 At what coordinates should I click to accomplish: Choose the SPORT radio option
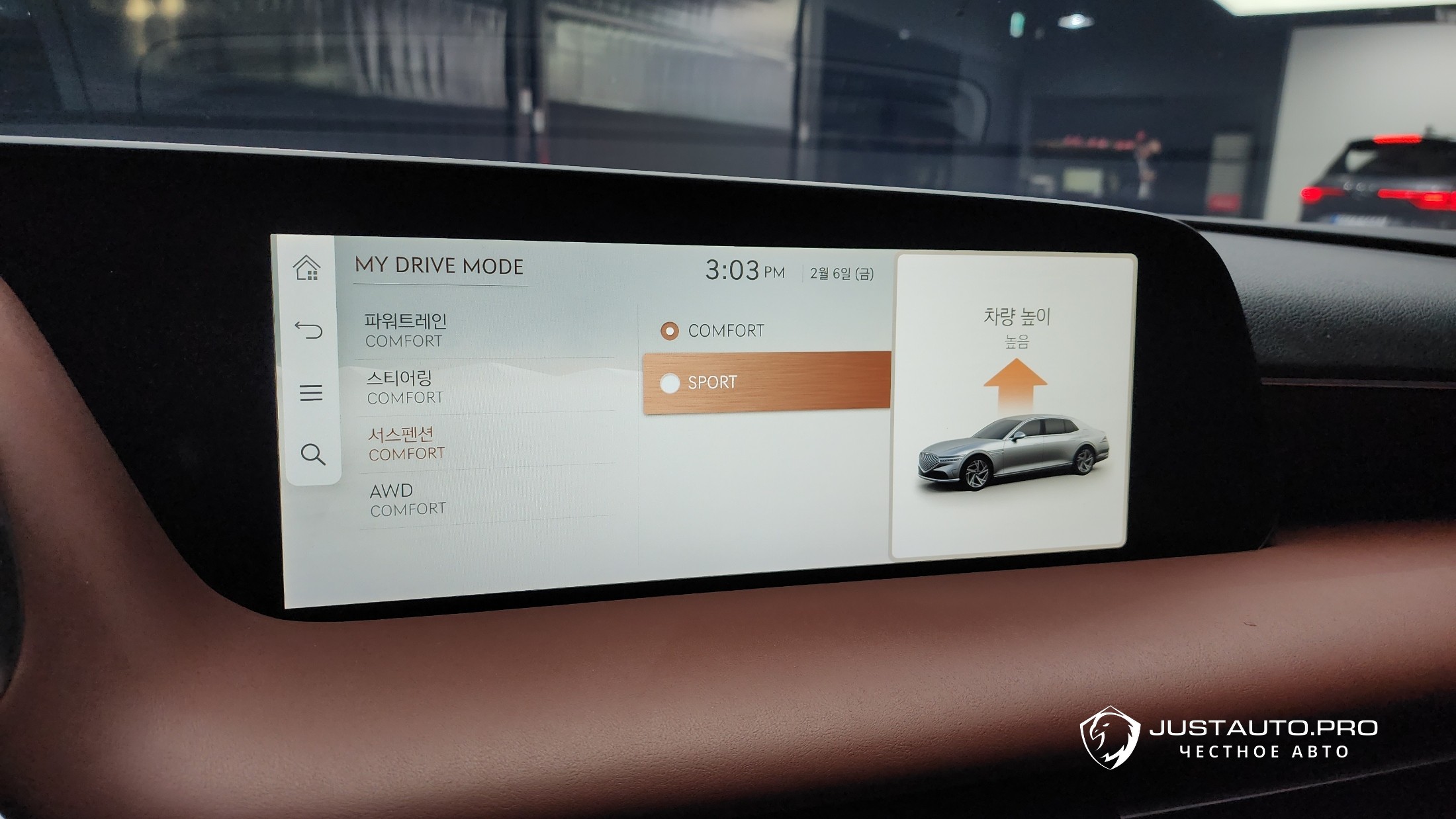(766, 382)
